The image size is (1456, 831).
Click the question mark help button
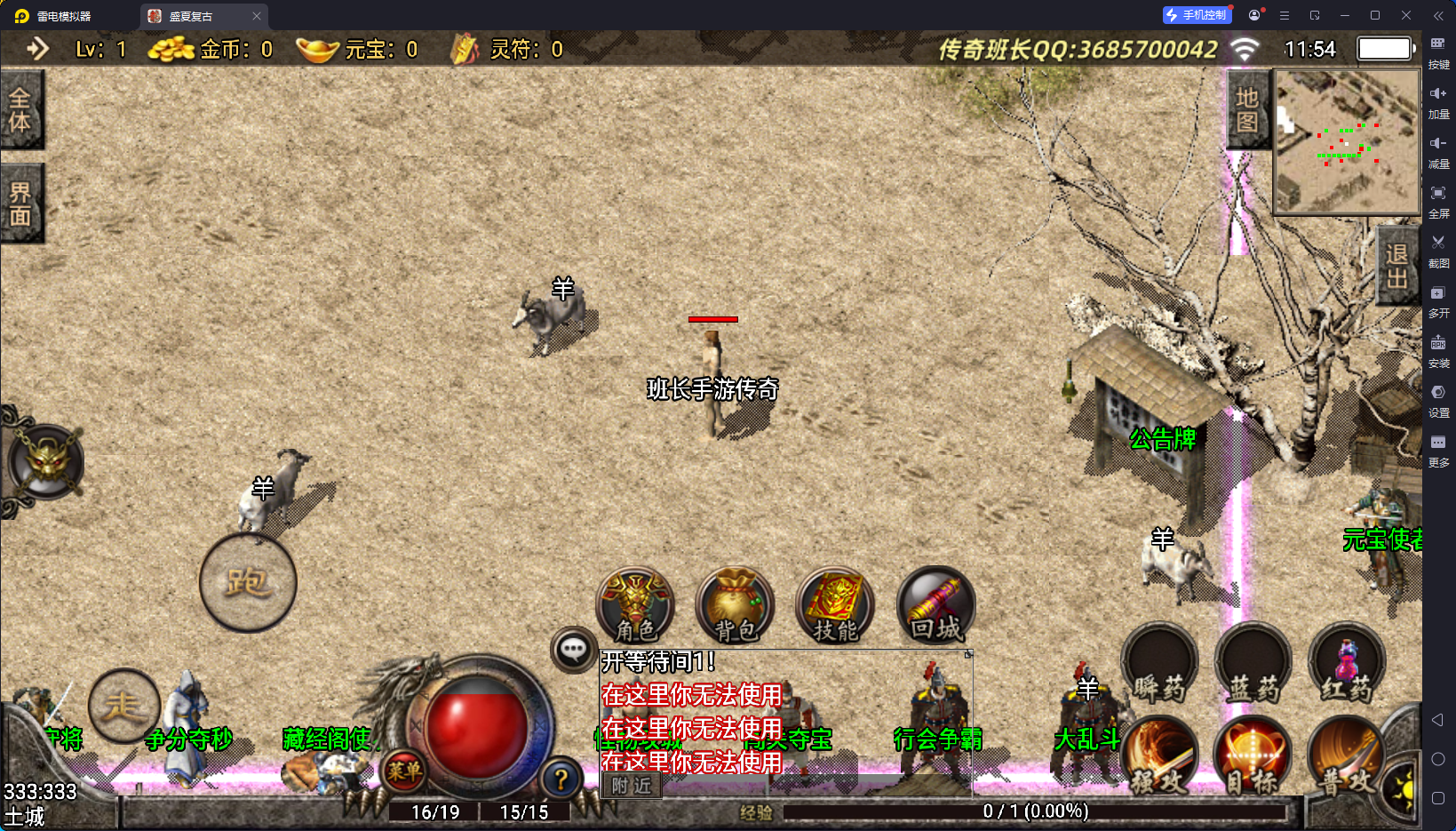click(x=561, y=780)
